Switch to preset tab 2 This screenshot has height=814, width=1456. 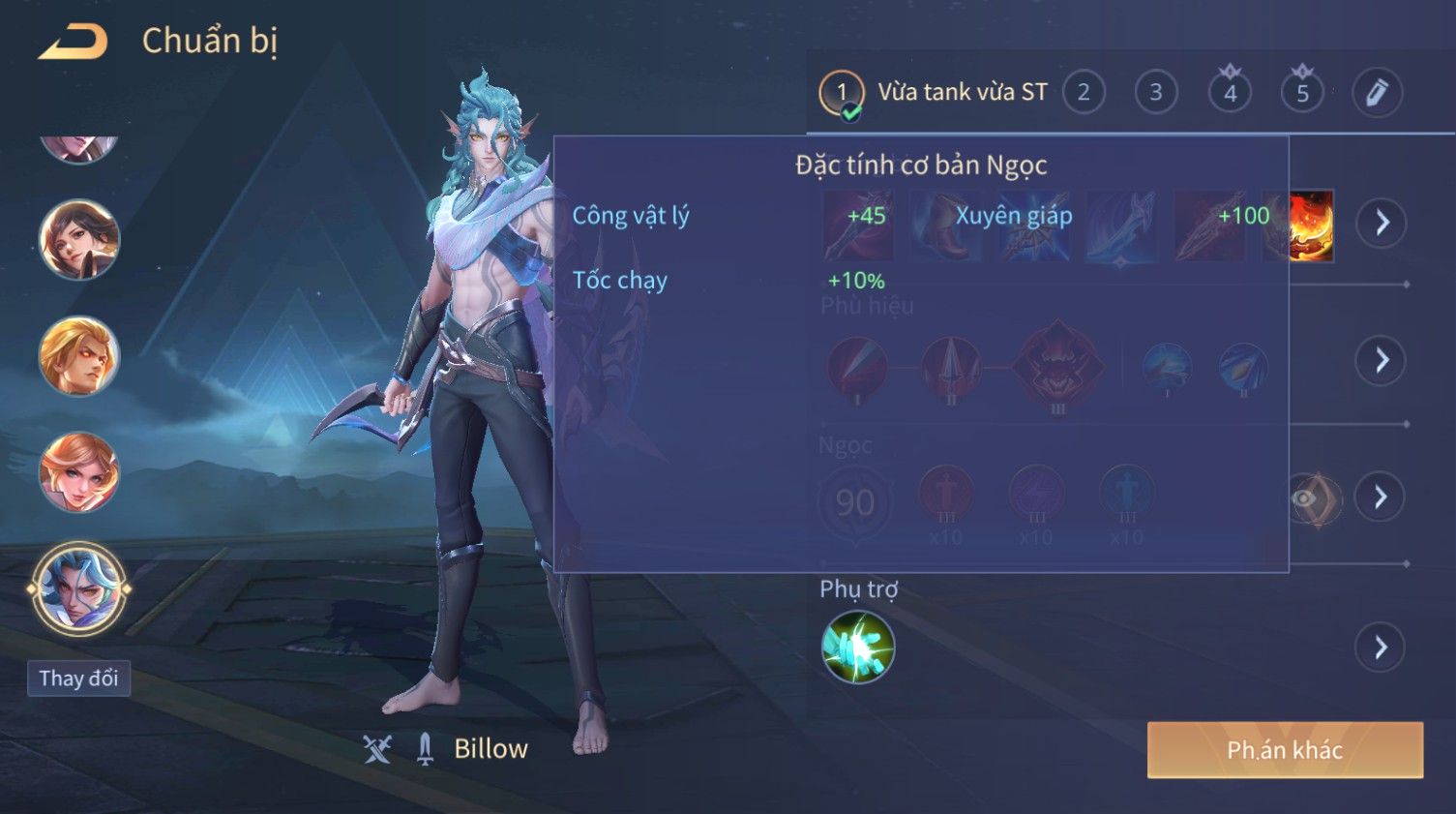tap(1084, 93)
